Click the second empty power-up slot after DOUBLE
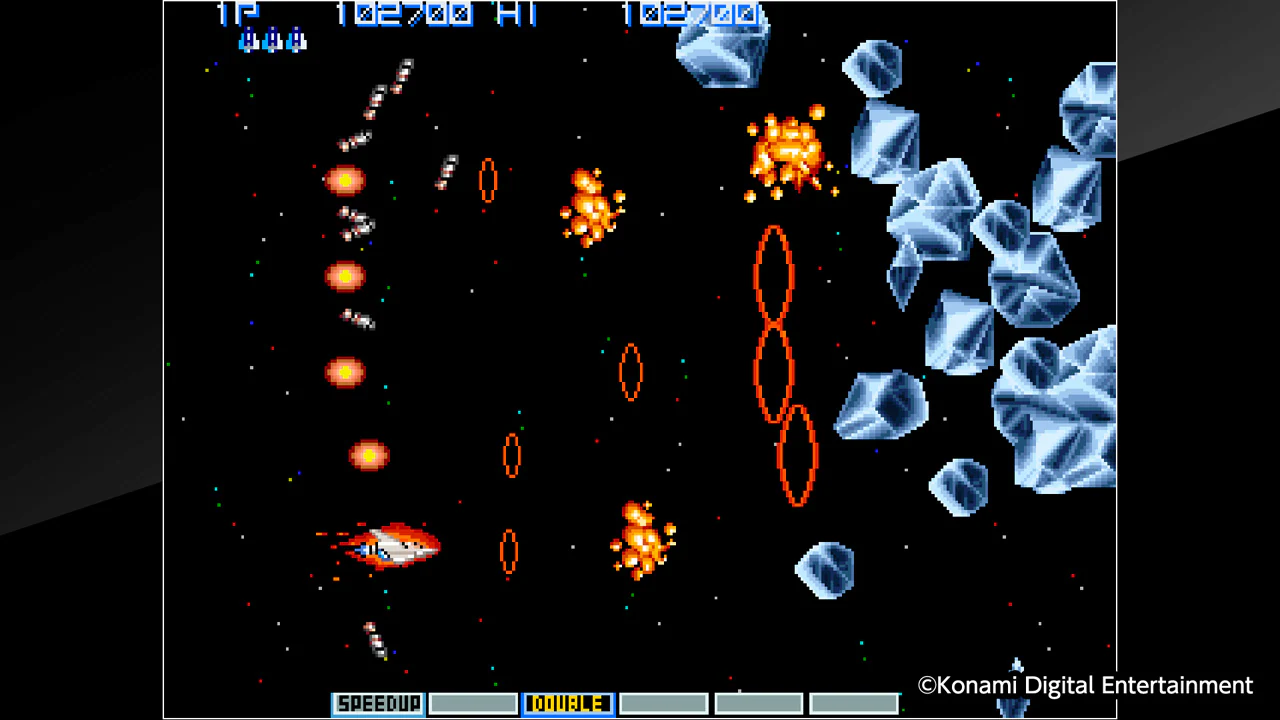The width and height of the screenshot is (1280, 720). pos(758,703)
